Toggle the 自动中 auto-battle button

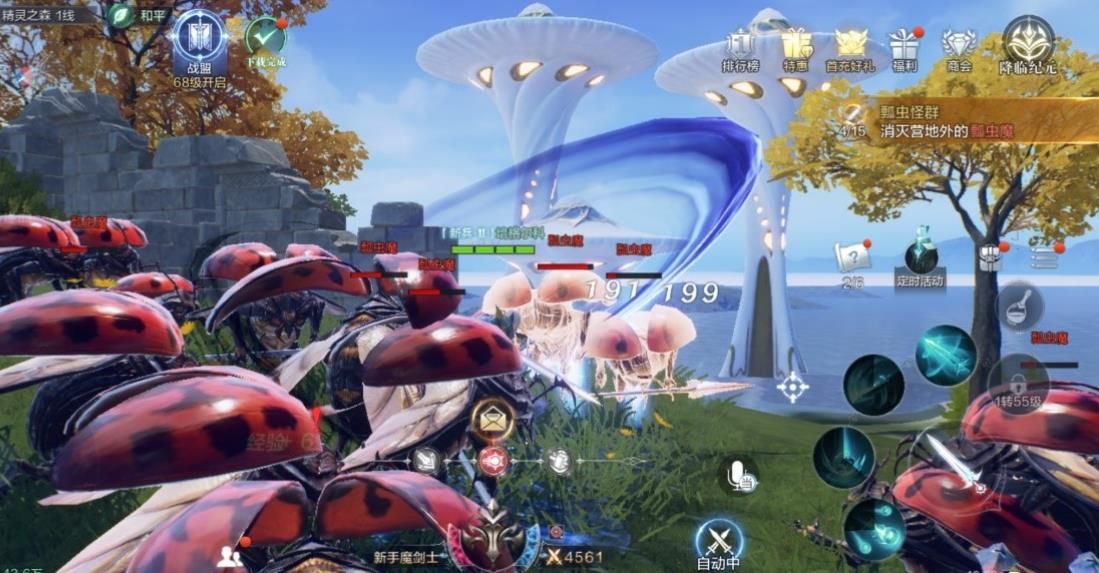719,543
